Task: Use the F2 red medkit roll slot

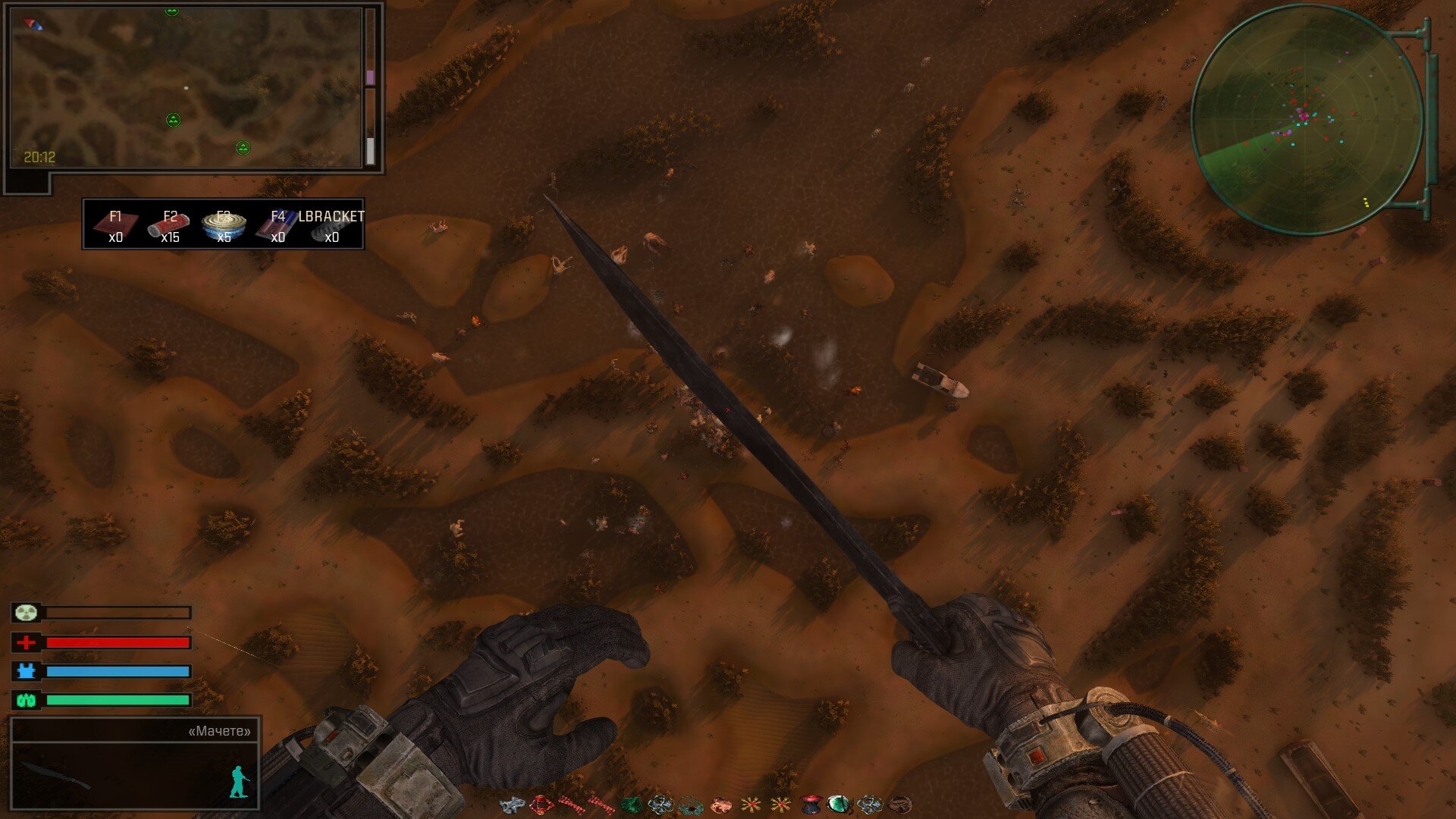Action: [169, 225]
